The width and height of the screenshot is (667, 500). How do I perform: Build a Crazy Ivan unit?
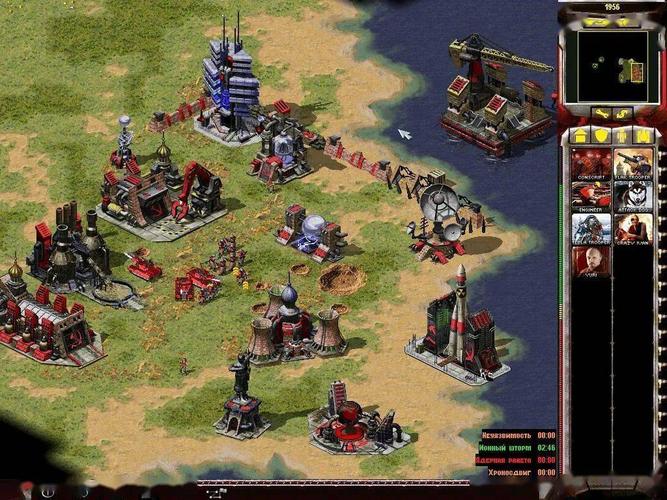[633, 227]
